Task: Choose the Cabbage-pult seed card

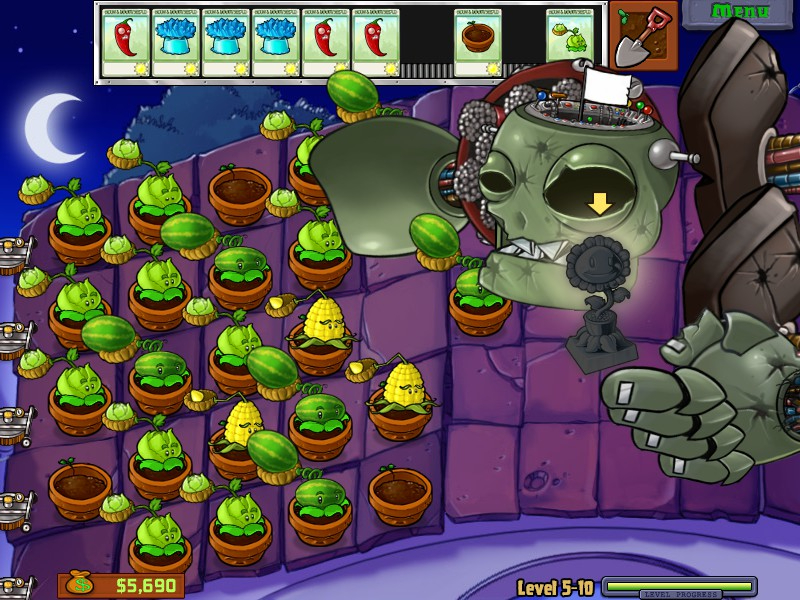Action: 570,43
